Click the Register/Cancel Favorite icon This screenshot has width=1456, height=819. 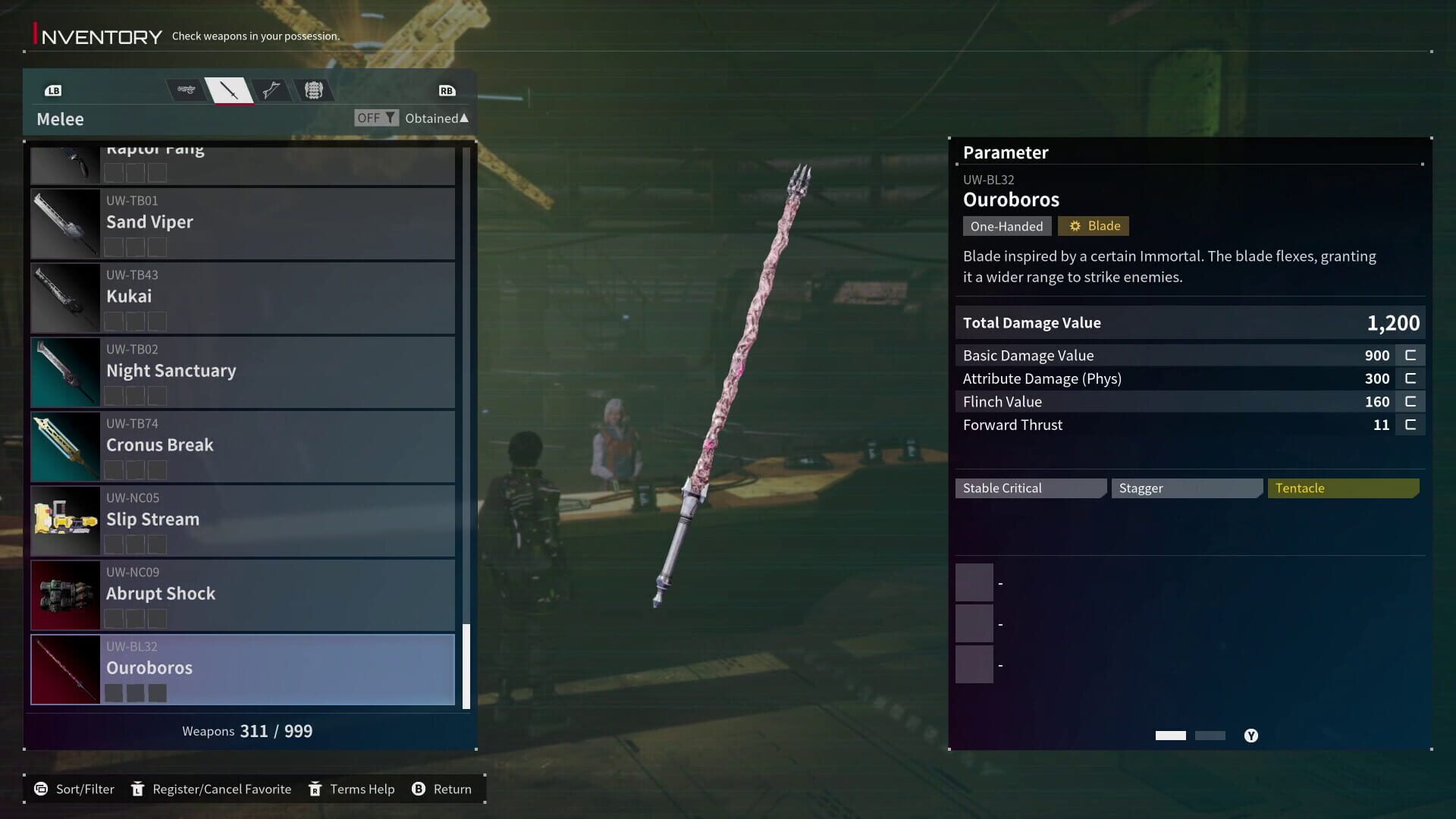(x=138, y=789)
